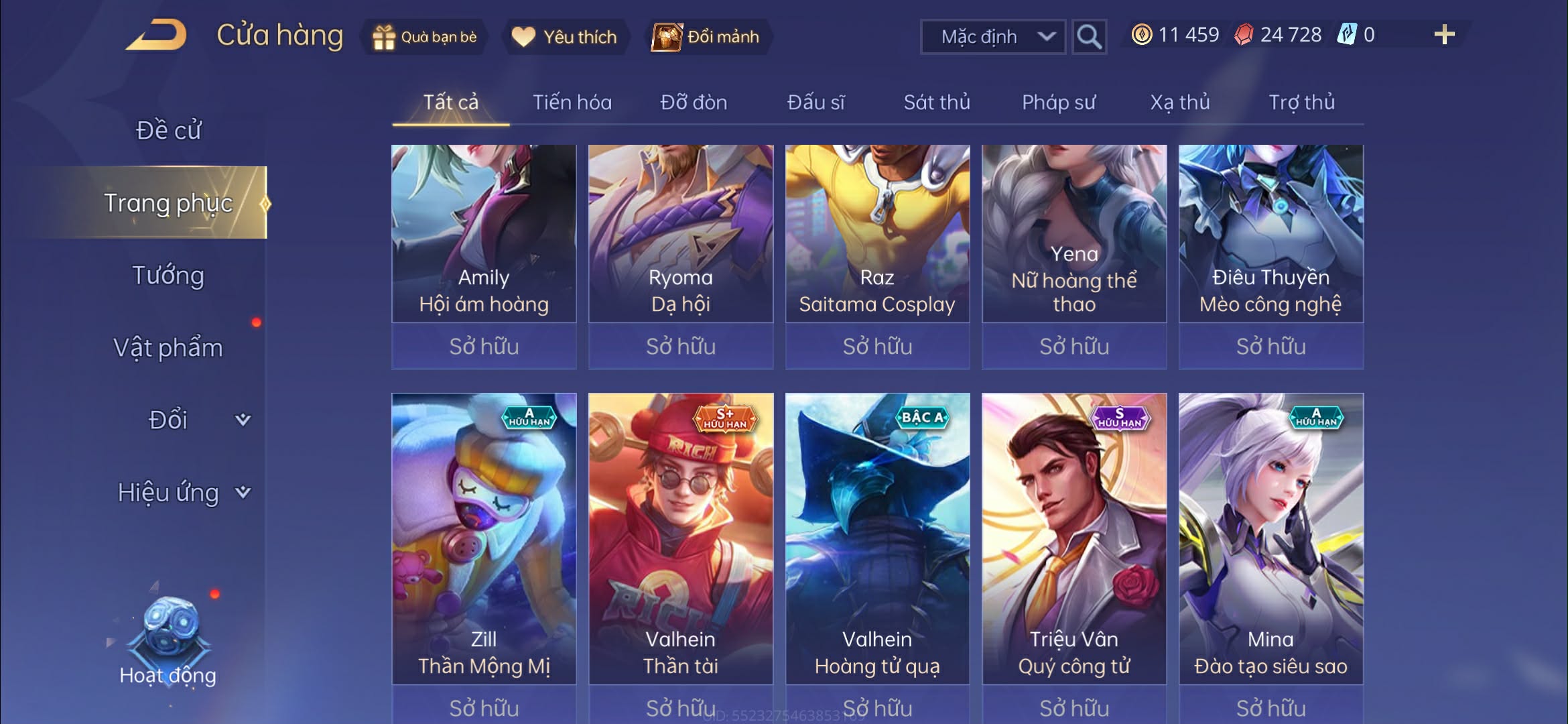Show the Sát thủ skins tab
Screen dimensions: 1568x724
tap(937, 103)
